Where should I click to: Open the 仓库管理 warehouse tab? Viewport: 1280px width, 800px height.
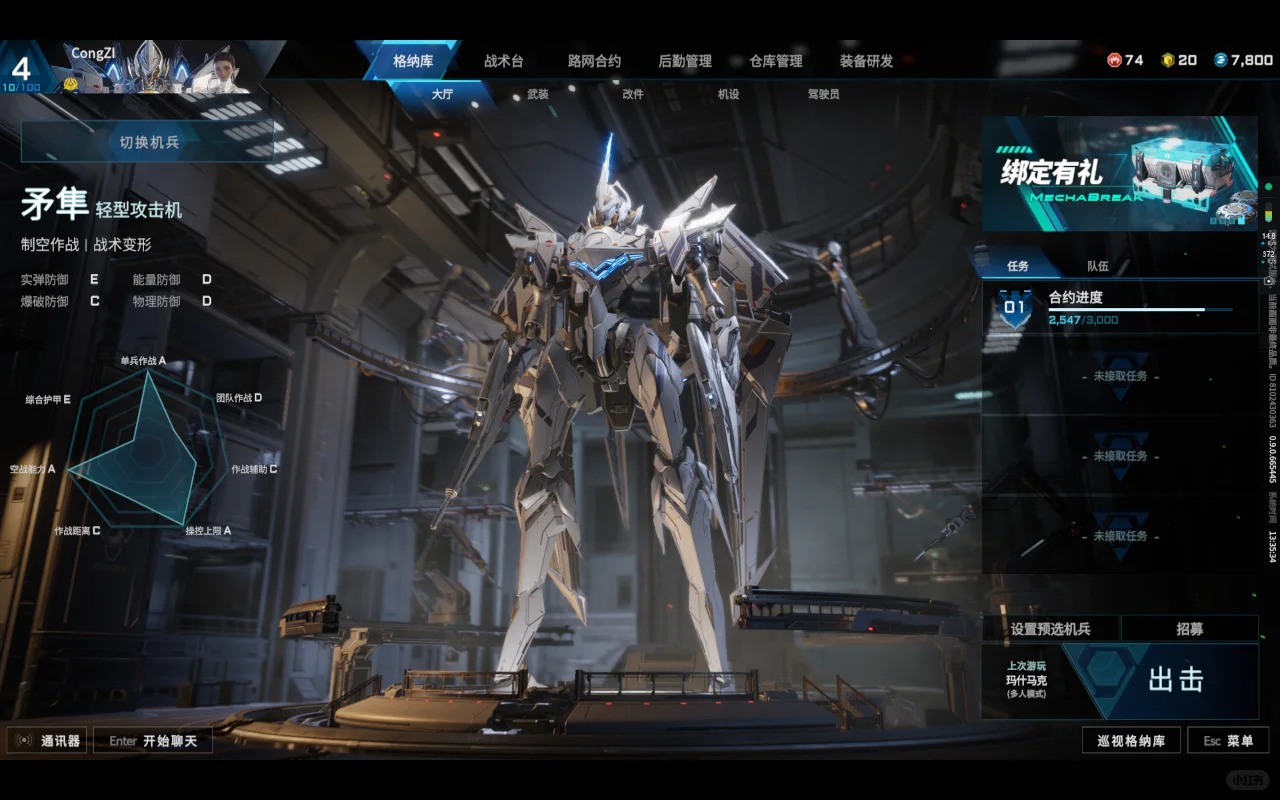[x=776, y=61]
